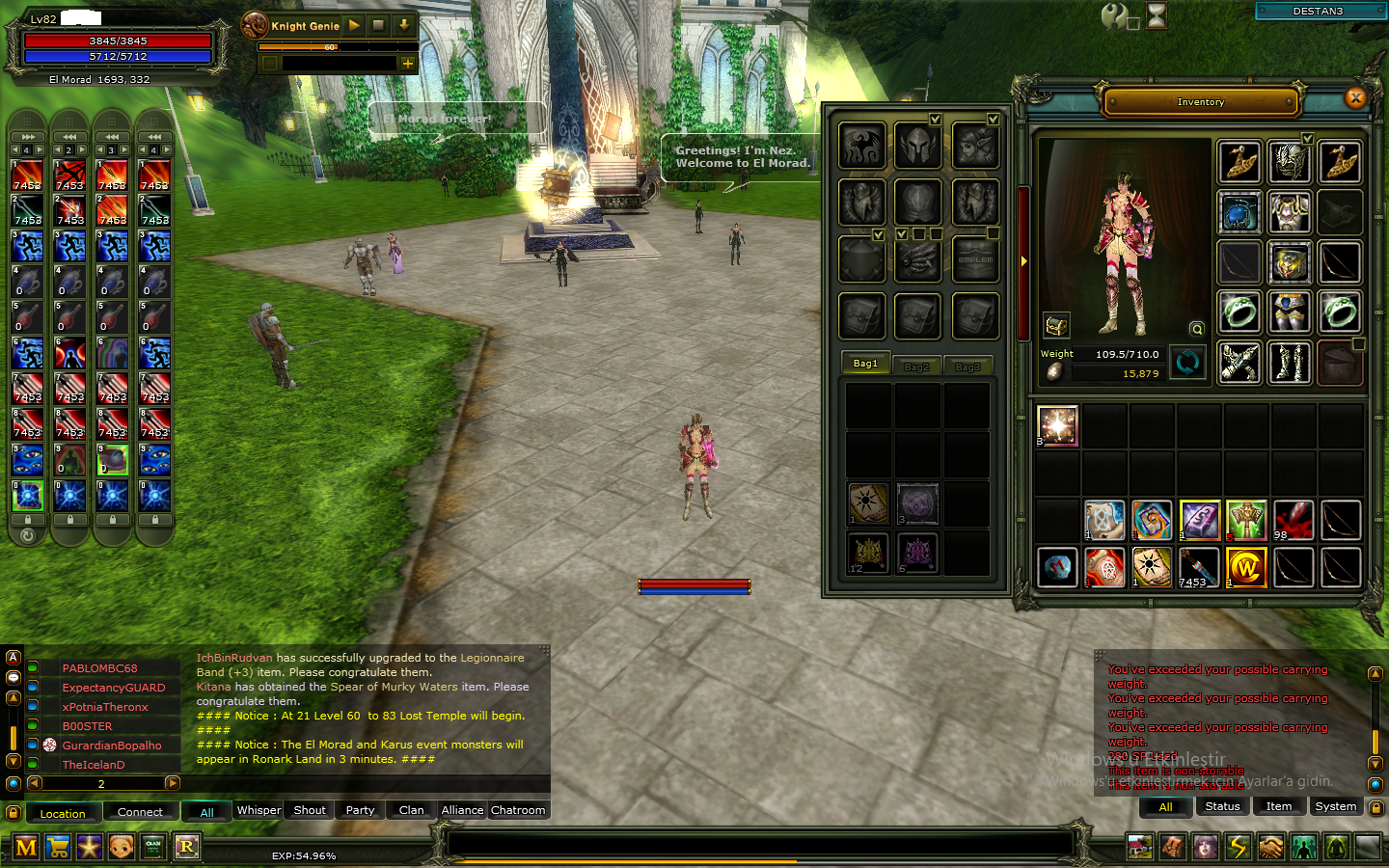Open the shopping cart store icon

click(58, 848)
